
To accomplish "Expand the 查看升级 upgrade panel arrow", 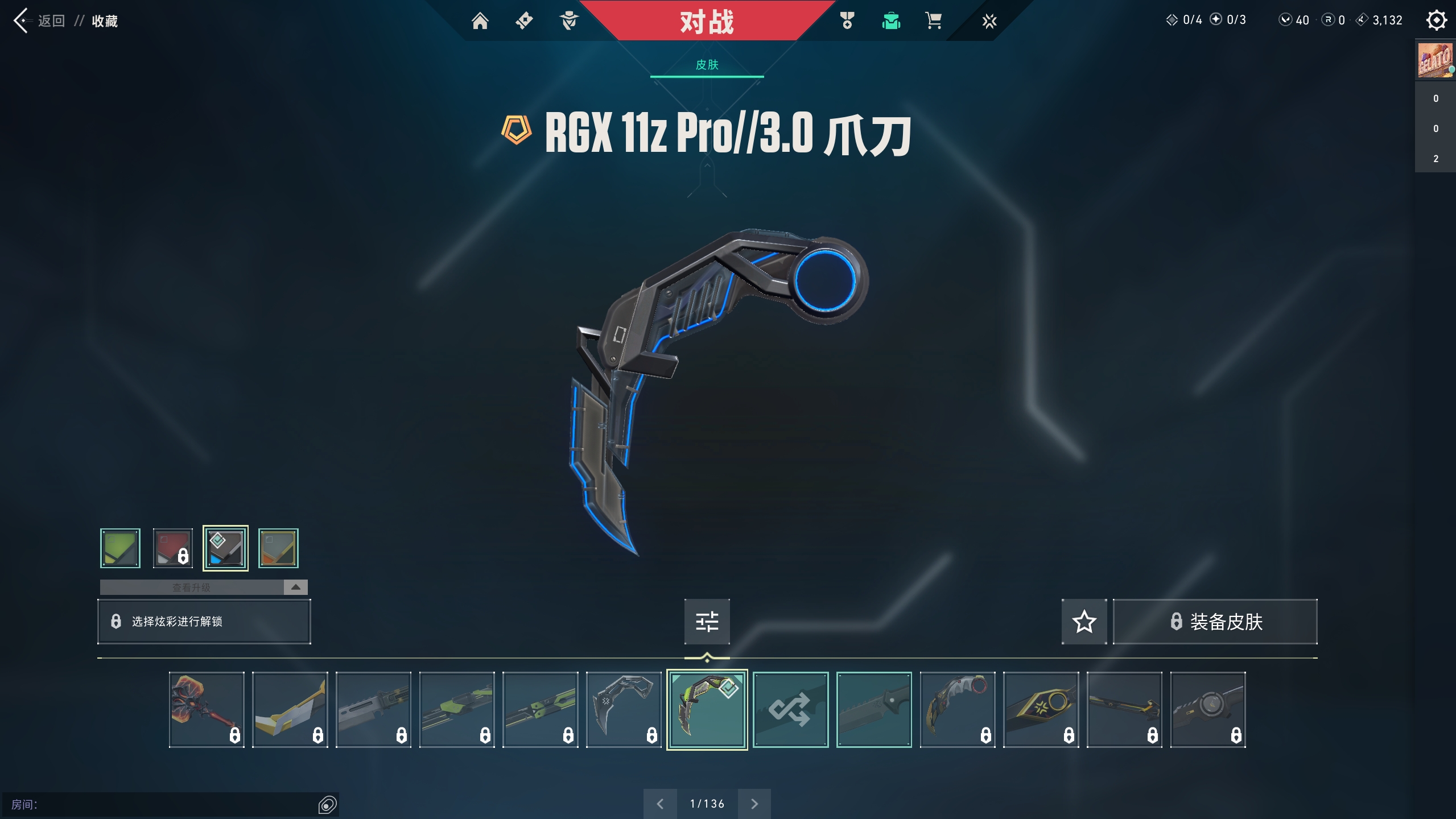I will [x=295, y=587].
